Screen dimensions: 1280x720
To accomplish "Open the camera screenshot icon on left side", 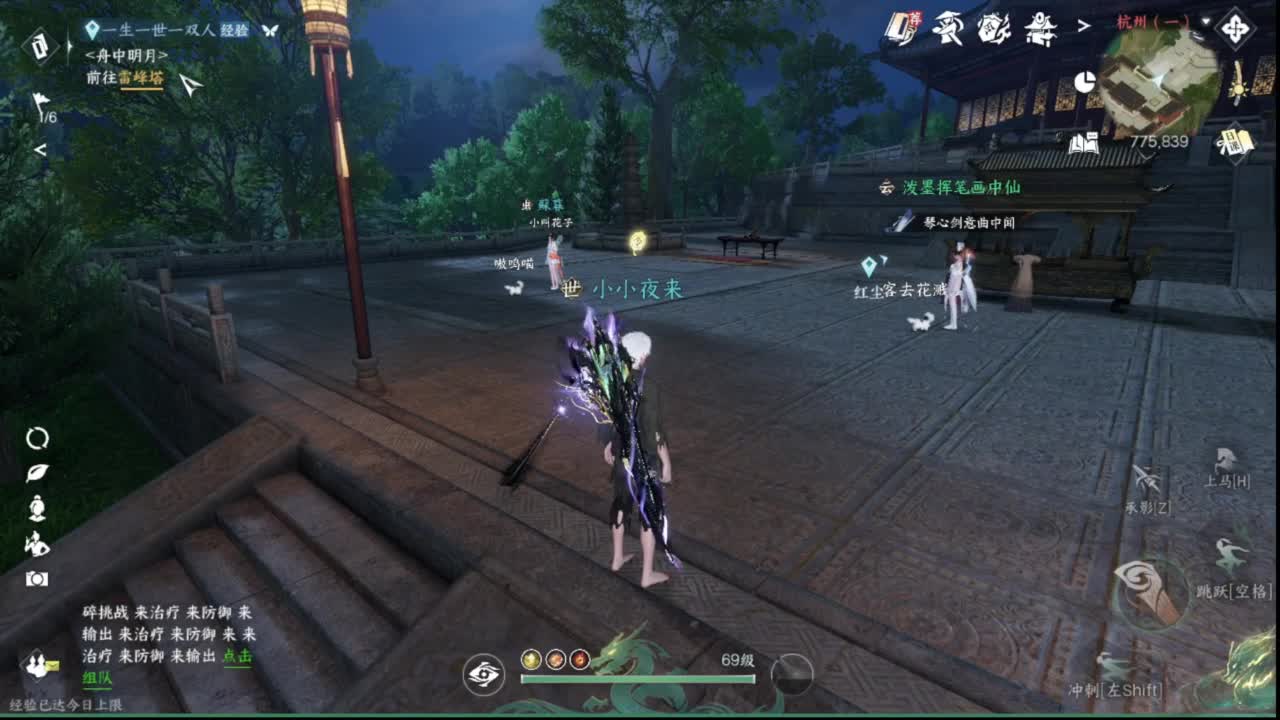I will [37, 578].
